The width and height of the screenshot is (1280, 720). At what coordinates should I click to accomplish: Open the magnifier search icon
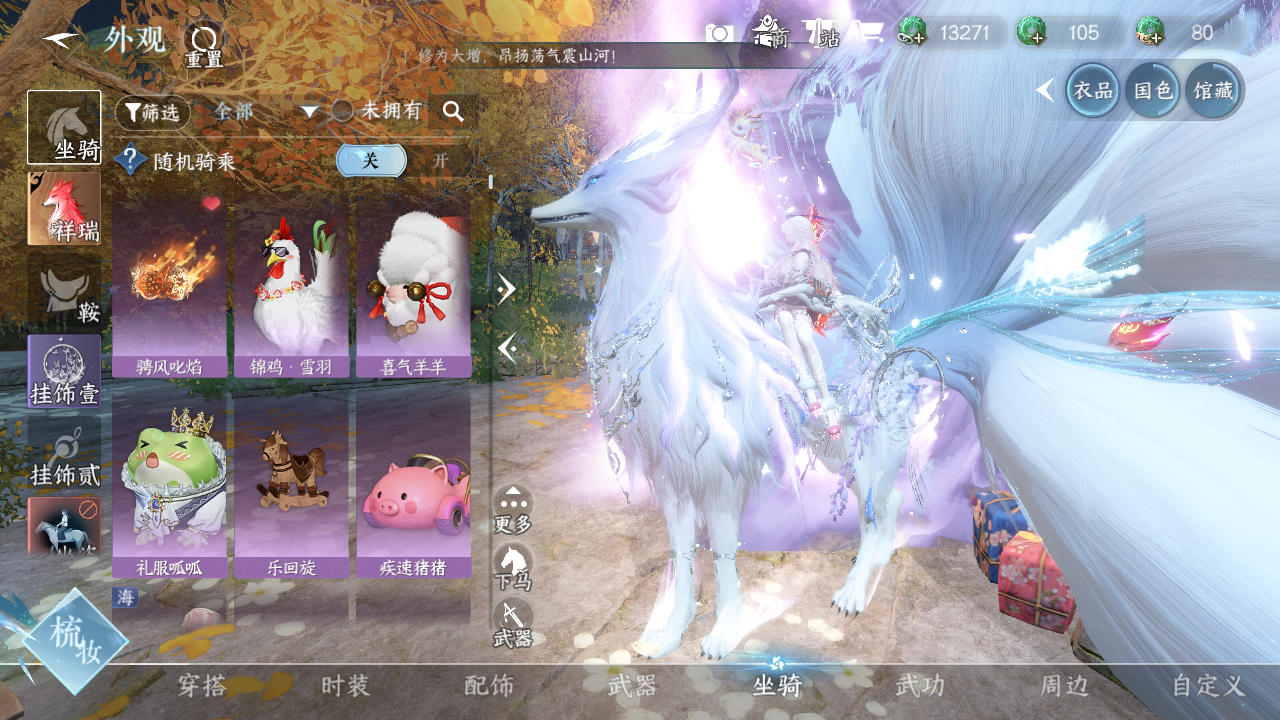(453, 112)
